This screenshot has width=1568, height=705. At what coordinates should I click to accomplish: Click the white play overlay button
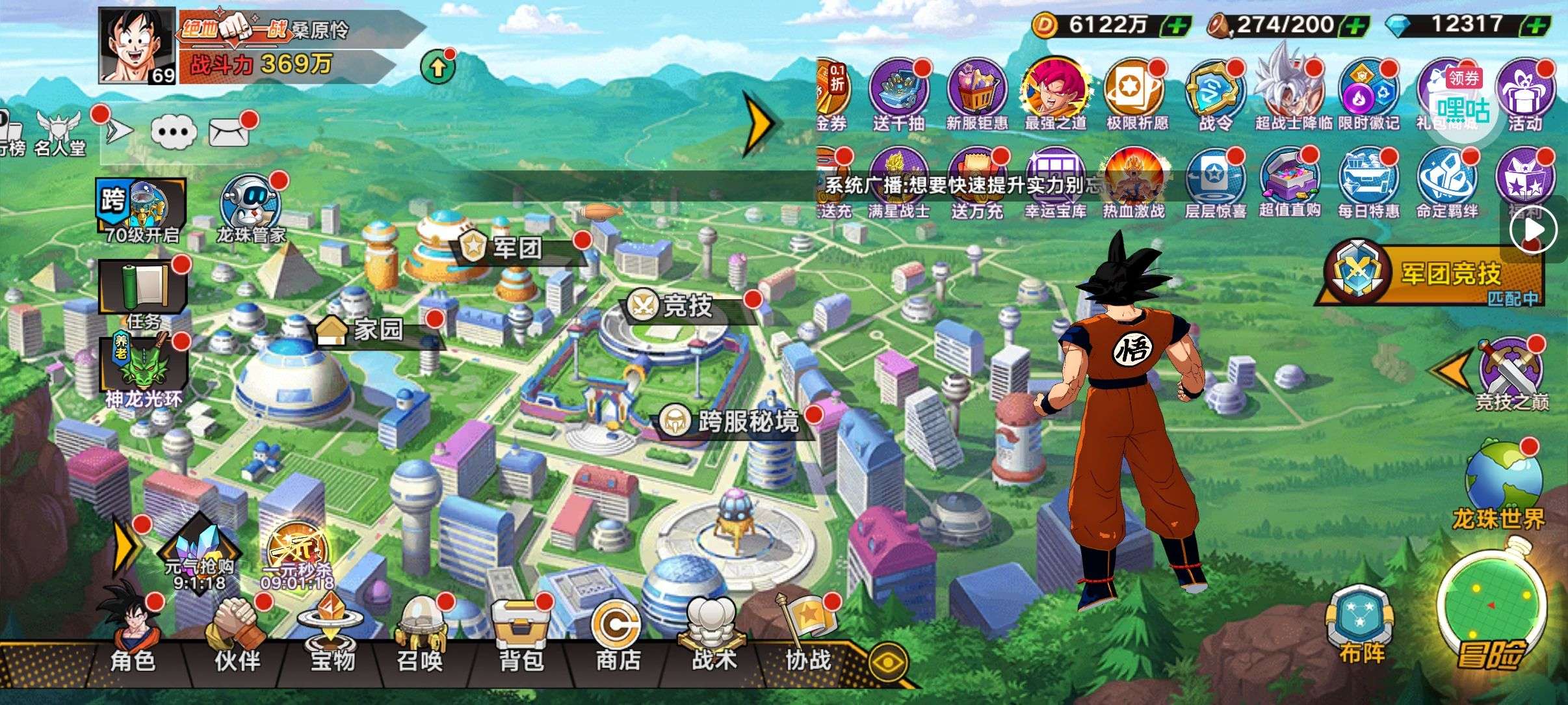[1534, 229]
